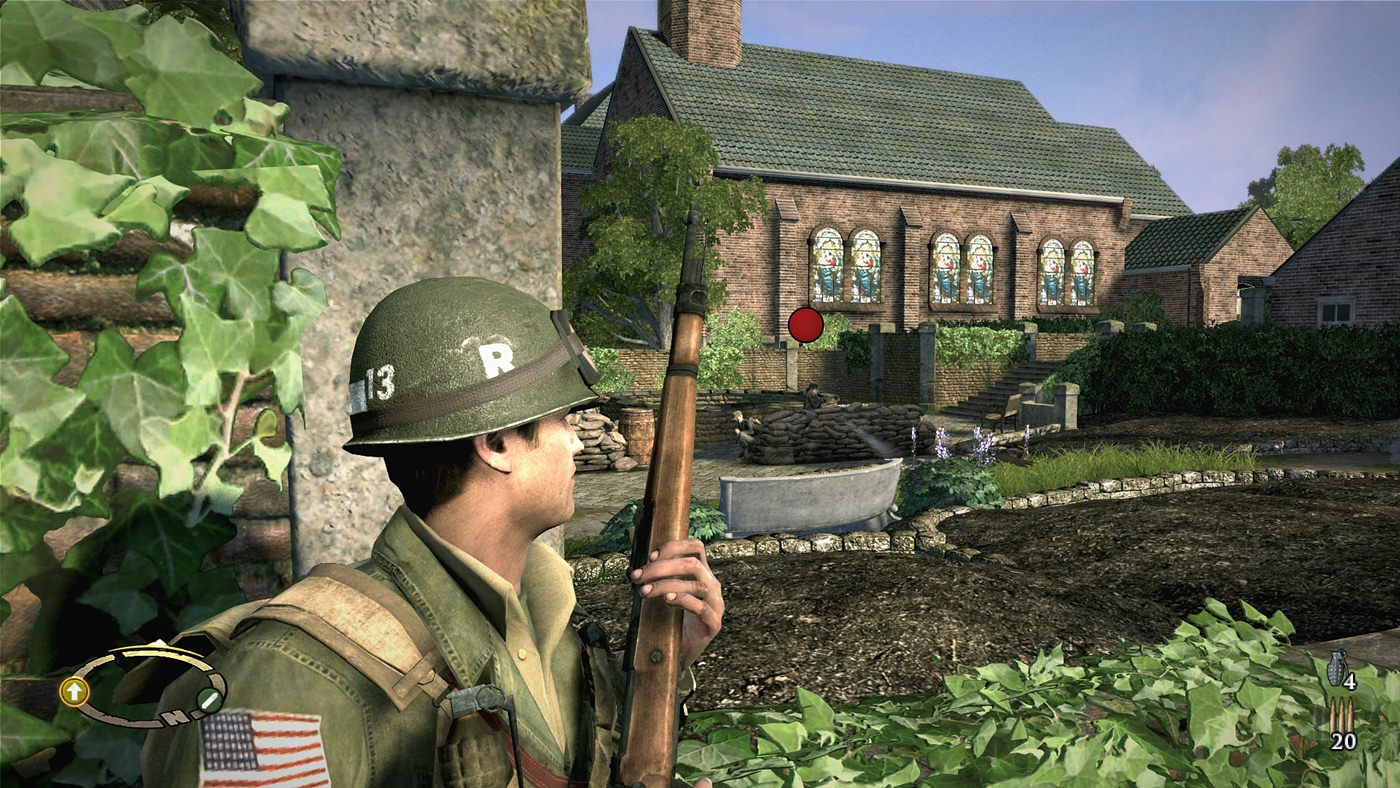The image size is (1400, 788).
Task: Select the hand grenade icon
Action: click(x=1337, y=667)
